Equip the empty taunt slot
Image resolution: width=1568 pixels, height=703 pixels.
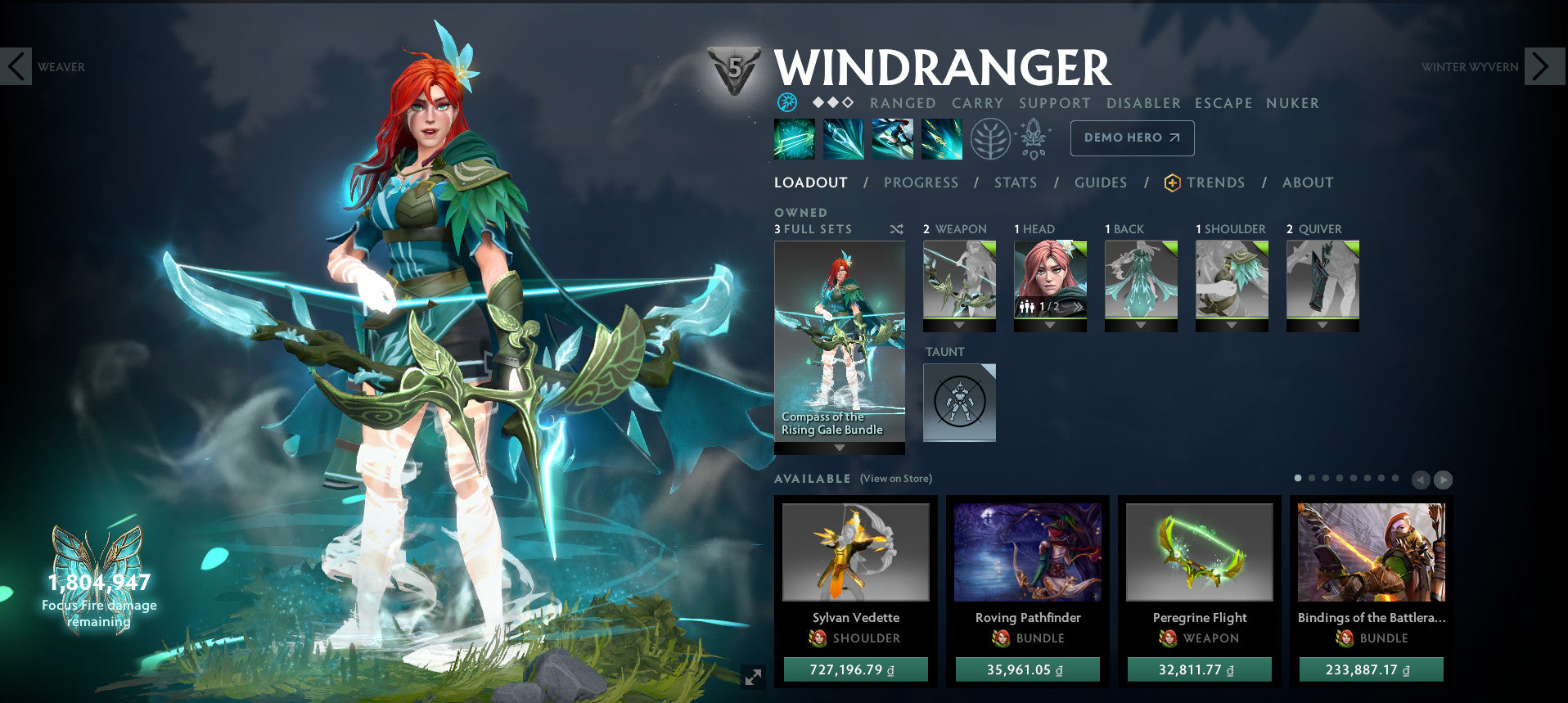point(958,401)
